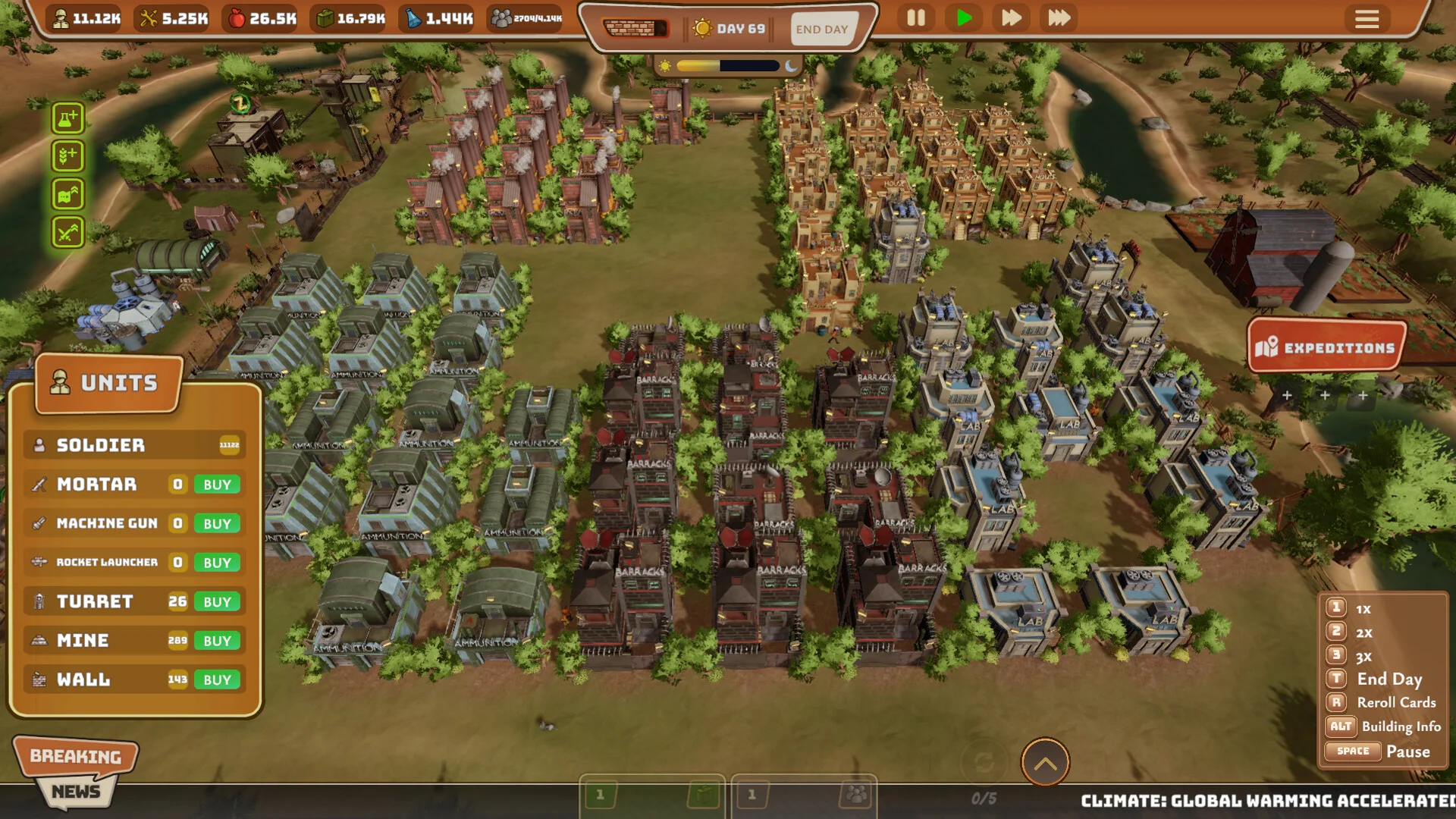This screenshot has width=1456, height=819.
Task: Set game to normal play speed
Action: pyautogui.click(x=964, y=18)
